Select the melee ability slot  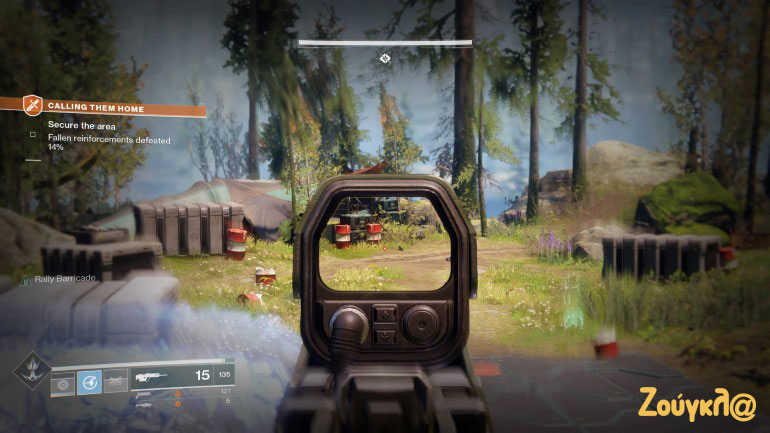115,381
